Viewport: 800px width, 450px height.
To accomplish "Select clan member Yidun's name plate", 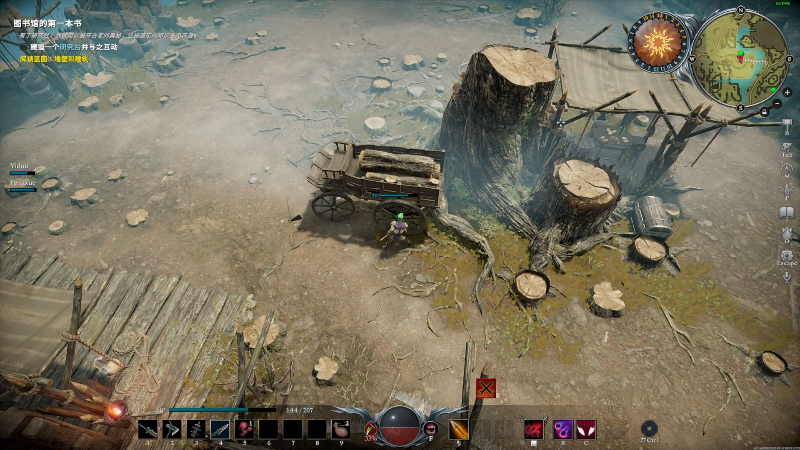I will (x=20, y=165).
